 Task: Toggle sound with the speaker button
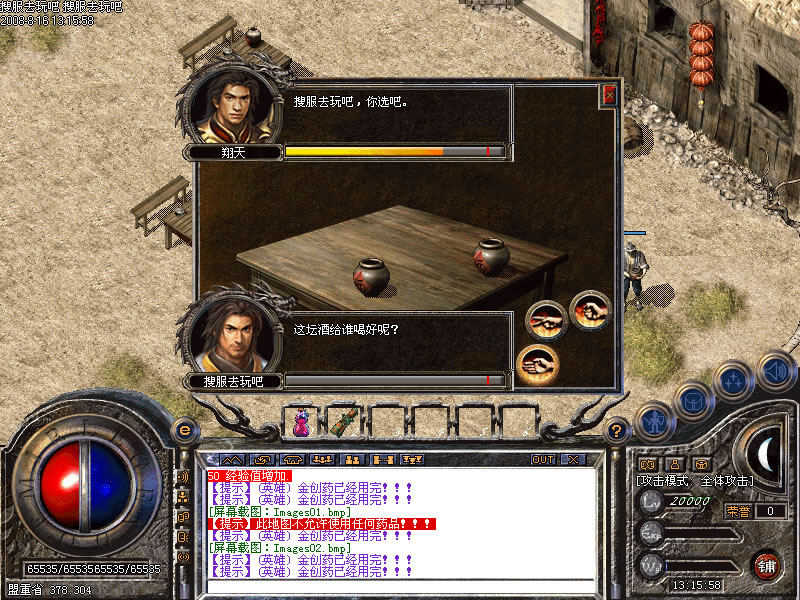coord(774,371)
